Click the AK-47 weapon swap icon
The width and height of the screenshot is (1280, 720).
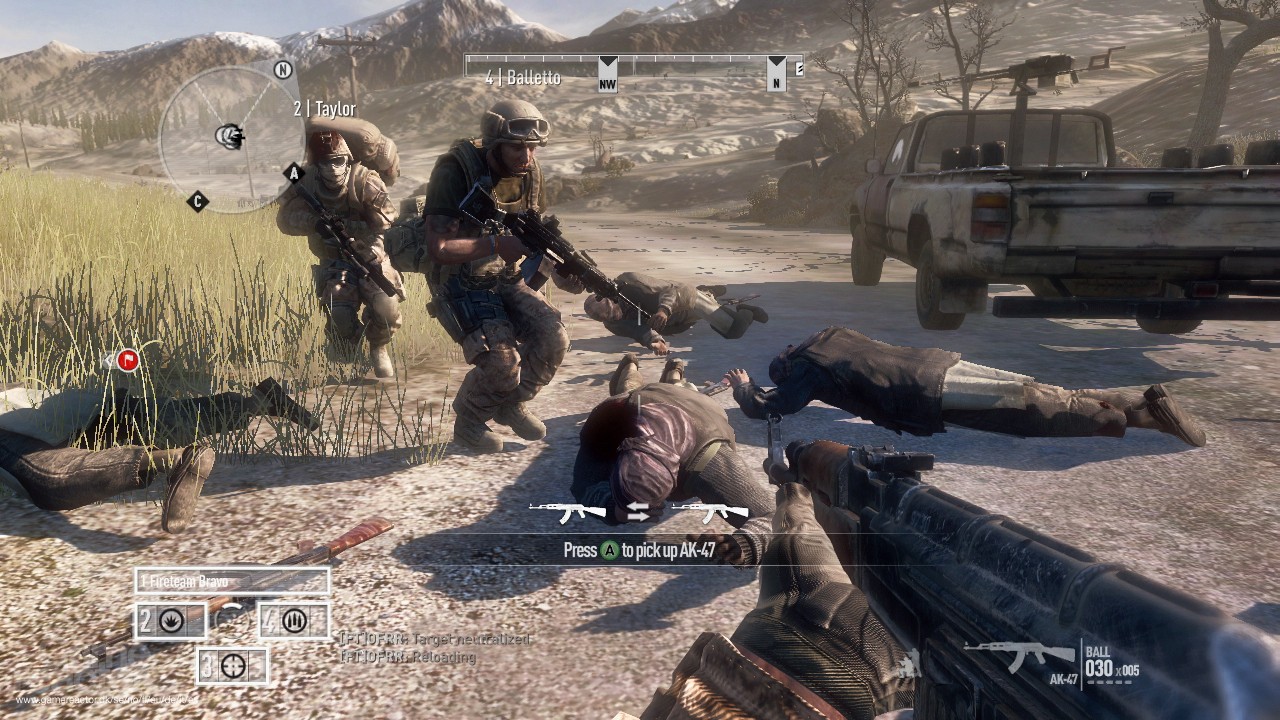(639, 512)
